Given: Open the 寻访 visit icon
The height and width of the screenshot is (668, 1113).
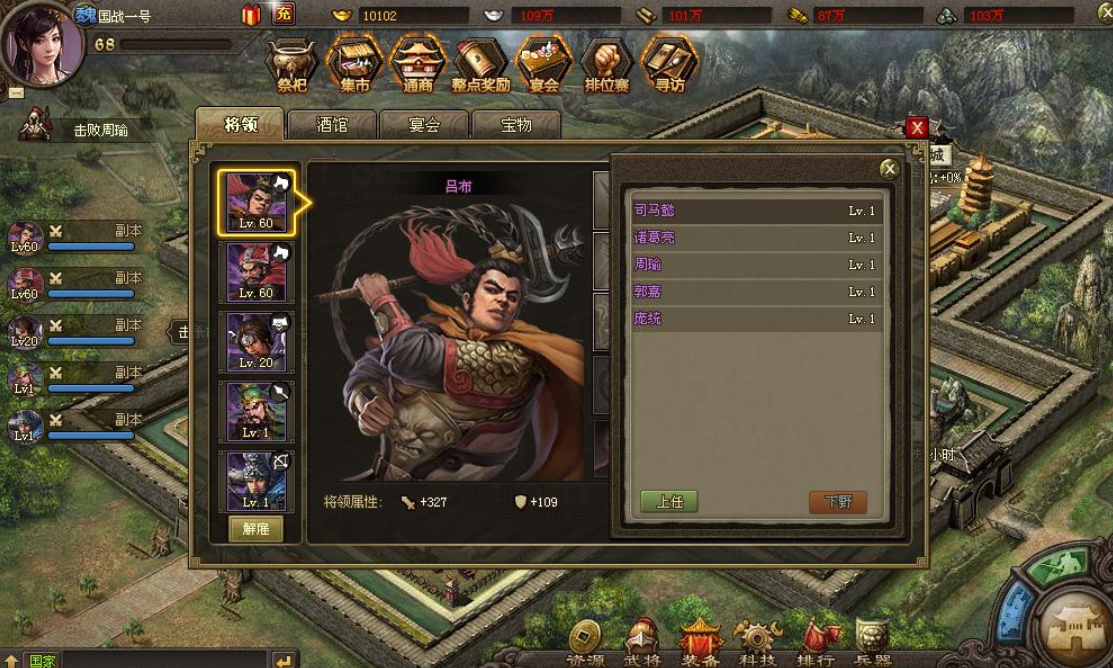Looking at the screenshot, I should (668, 66).
